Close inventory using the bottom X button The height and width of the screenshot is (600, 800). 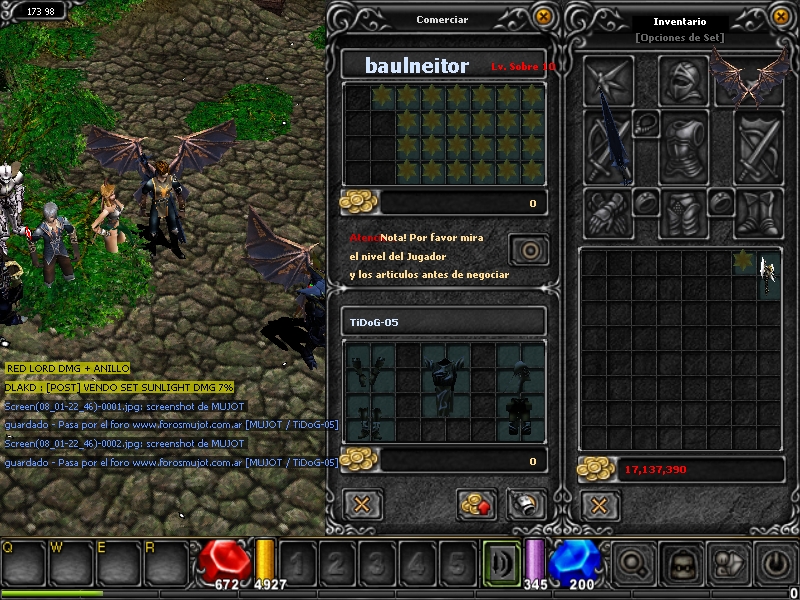[599, 504]
